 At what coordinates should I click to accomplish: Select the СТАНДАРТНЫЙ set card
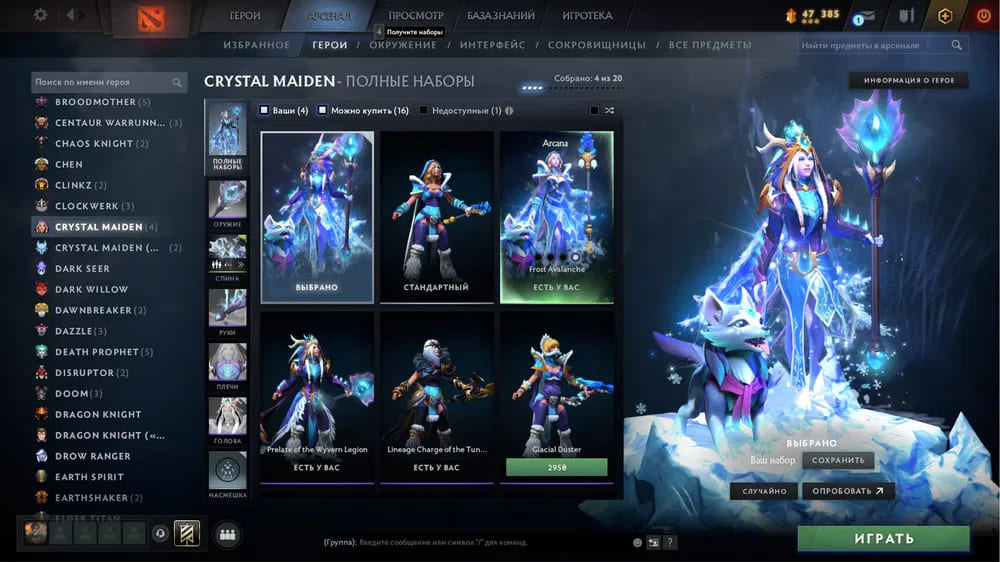click(x=437, y=216)
